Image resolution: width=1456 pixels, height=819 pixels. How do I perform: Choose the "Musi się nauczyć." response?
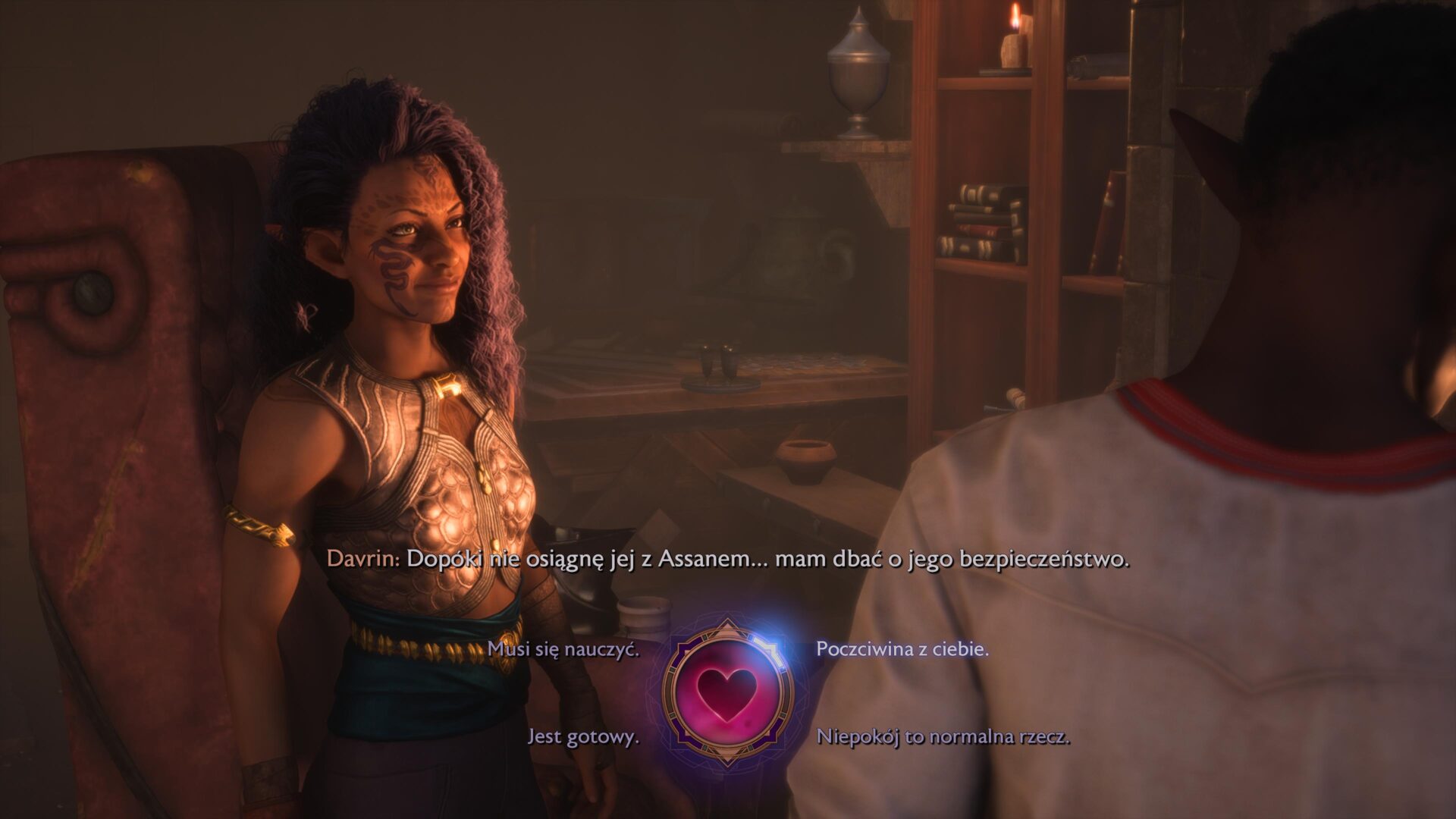(565, 651)
